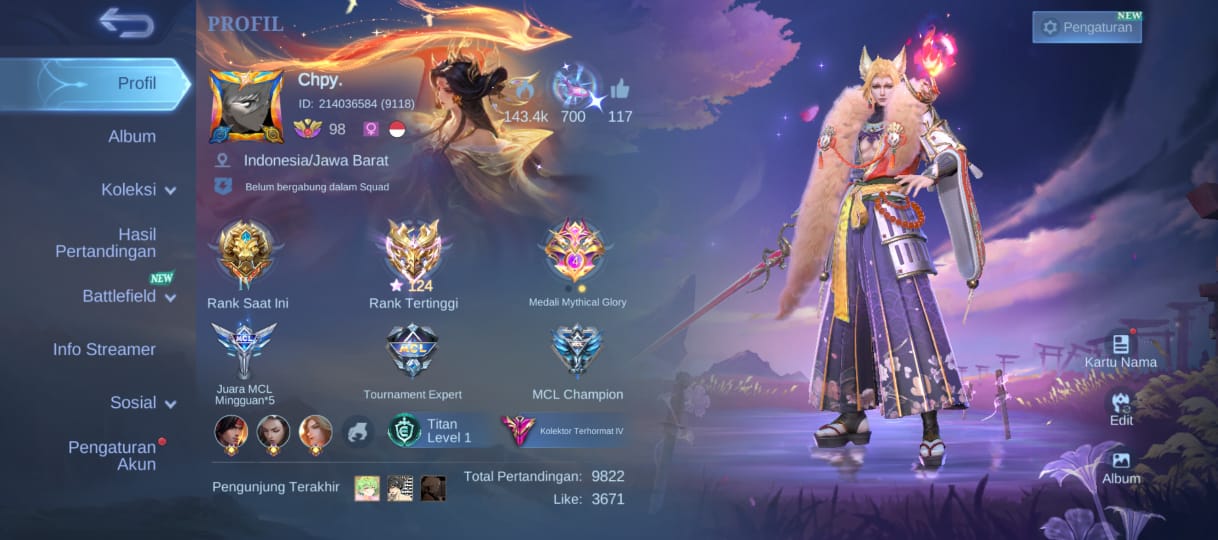Open the Album tab in sidebar
The height and width of the screenshot is (540, 1218).
click(x=132, y=136)
